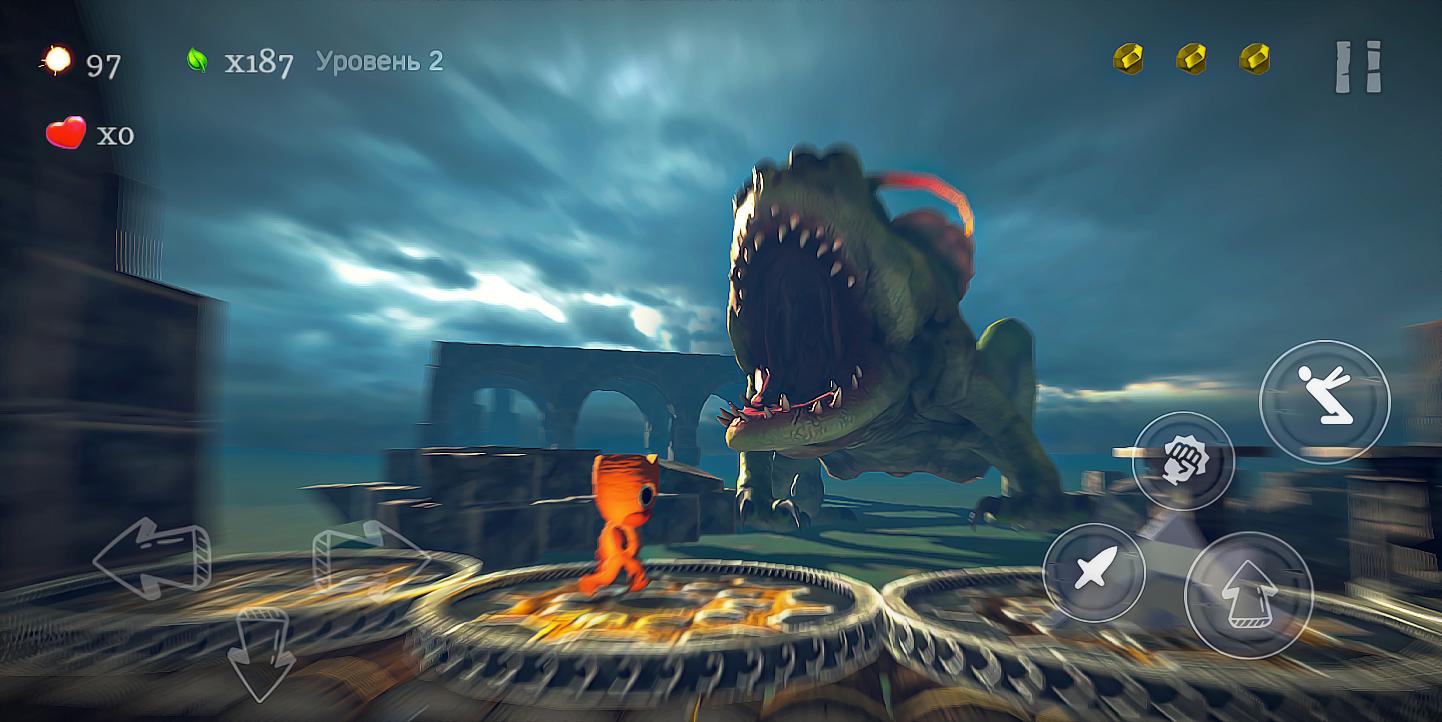The height and width of the screenshot is (722, 1442).
Task: Fire the rocket projectile button
Action: 1094,573
